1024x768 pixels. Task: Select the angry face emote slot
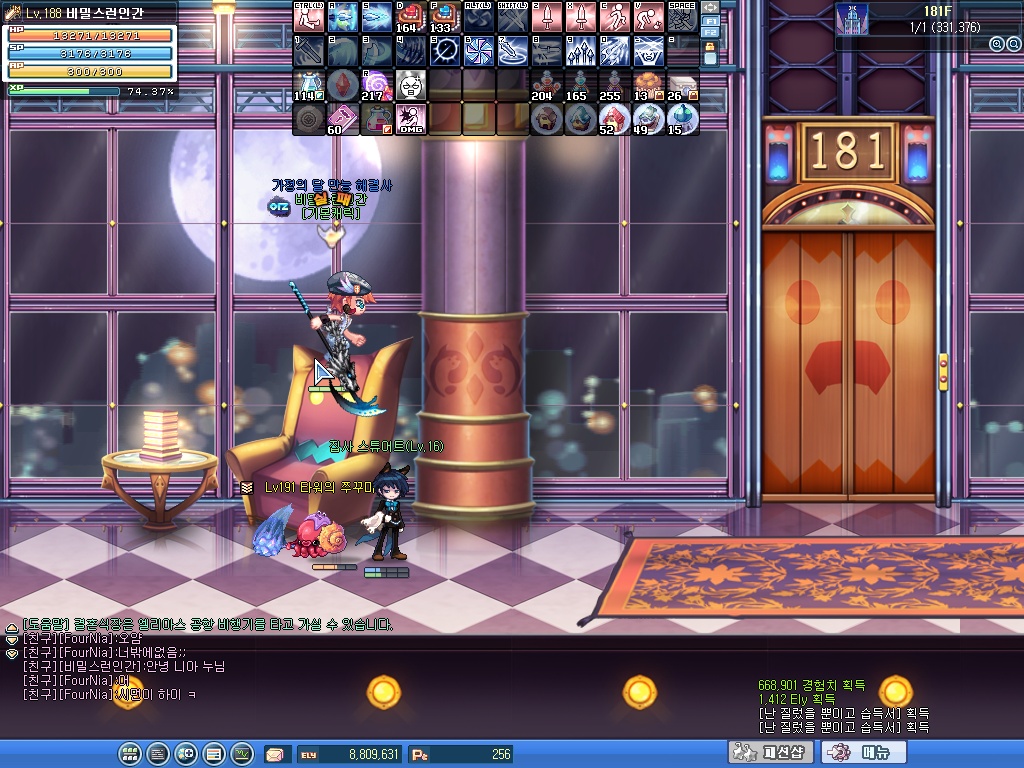coord(410,85)
